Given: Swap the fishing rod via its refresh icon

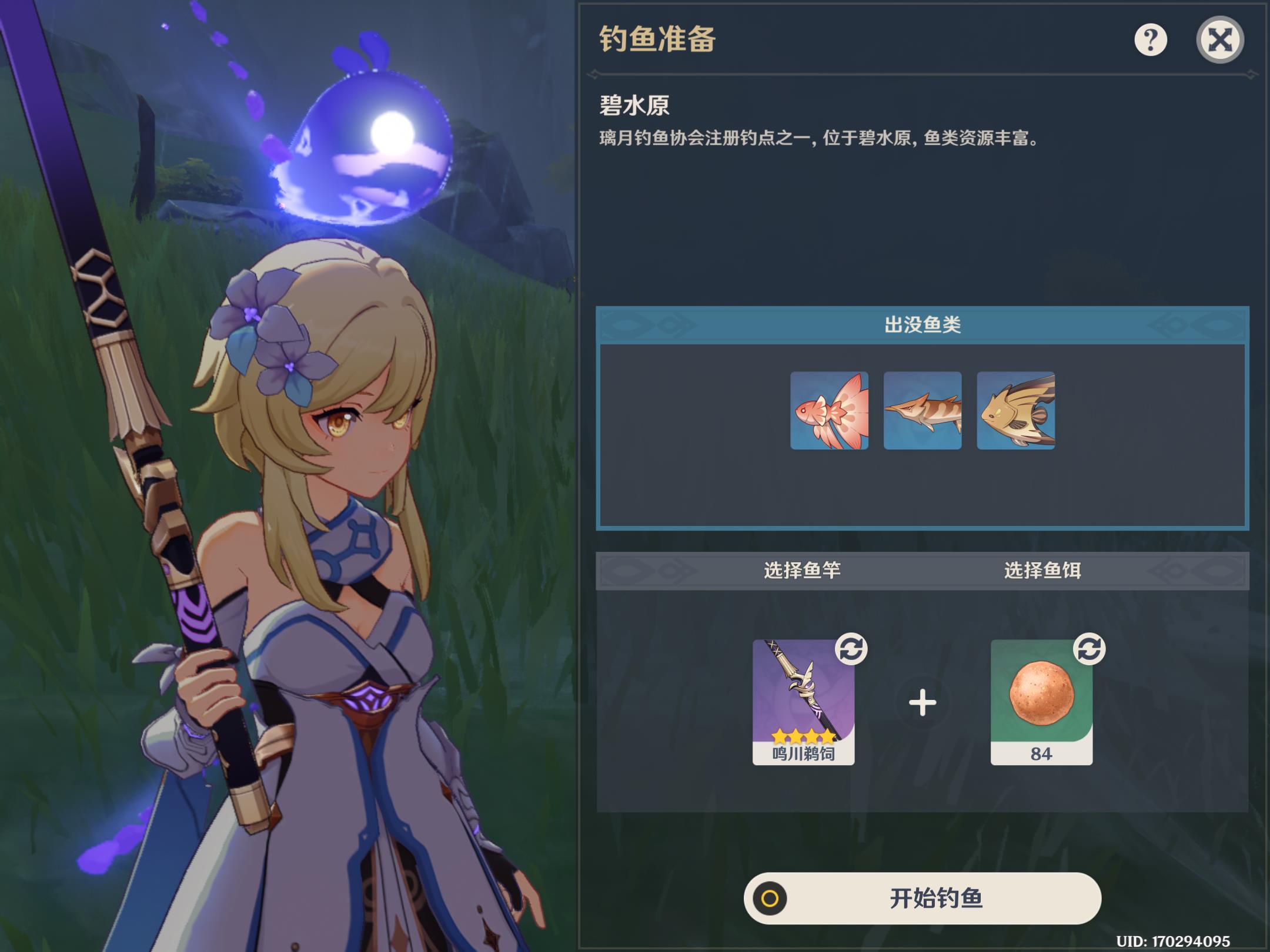Looking at the screenshot, I should point(851,649).
